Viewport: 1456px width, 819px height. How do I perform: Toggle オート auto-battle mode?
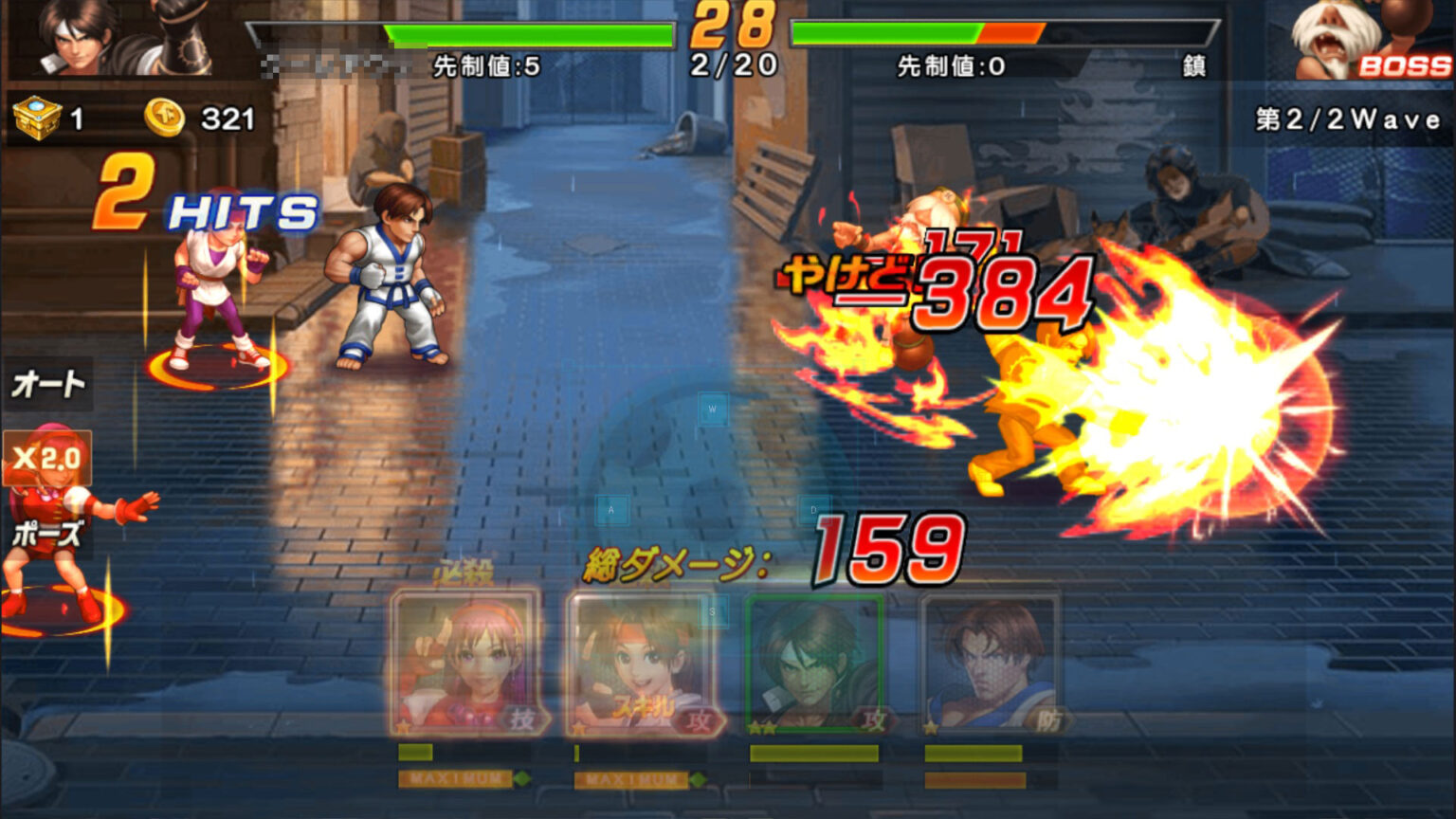tap(45, 384)
